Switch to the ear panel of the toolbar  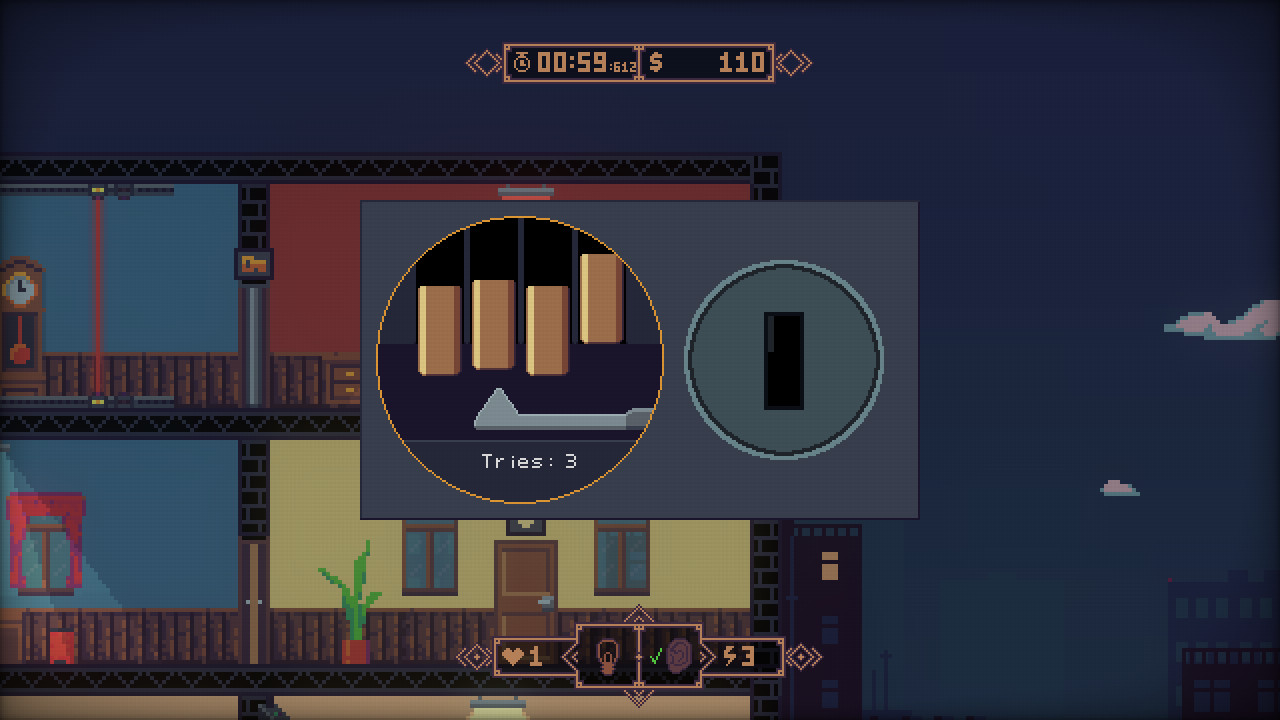pos(678,655)
